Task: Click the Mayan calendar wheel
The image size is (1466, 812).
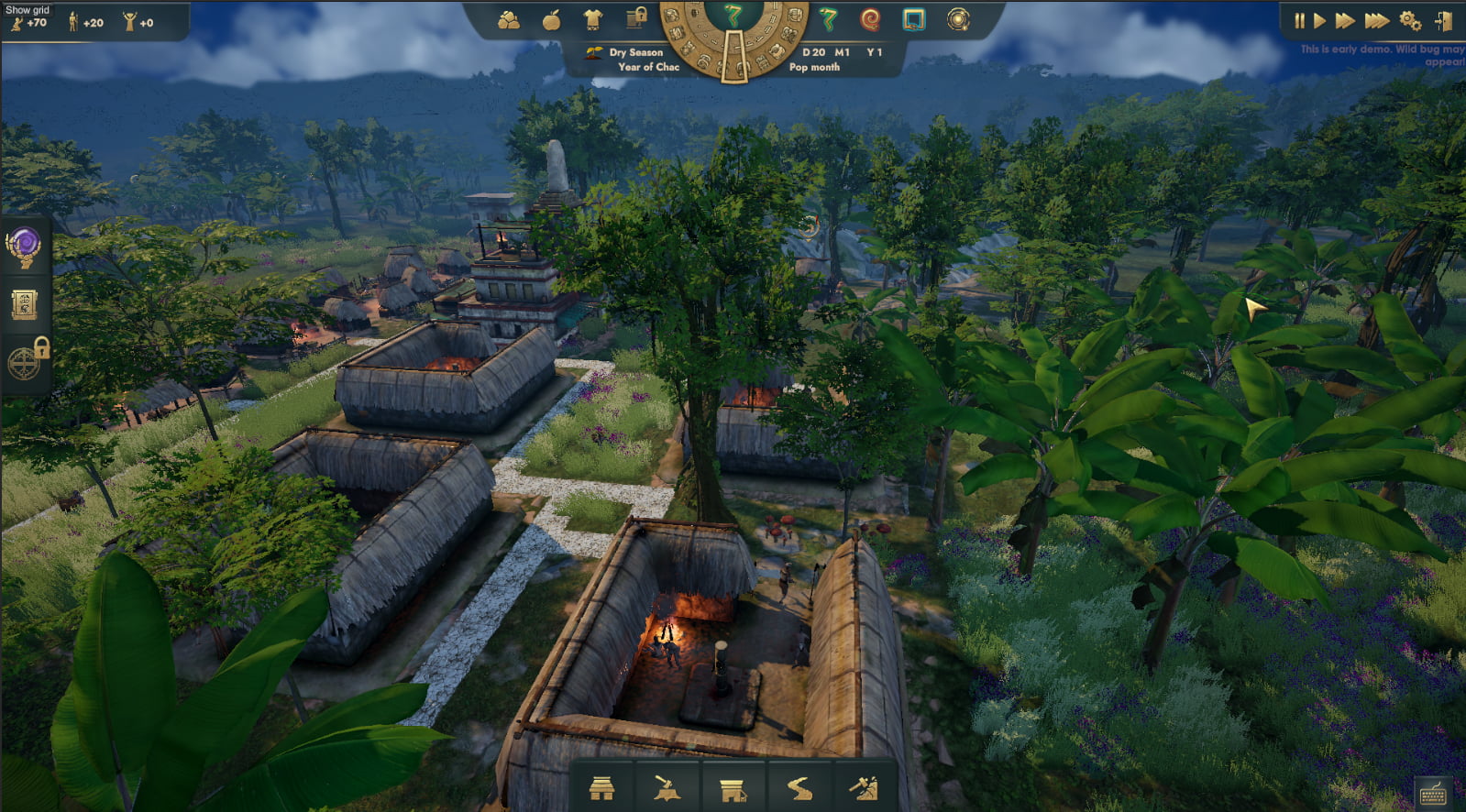Action: point(732,37)
